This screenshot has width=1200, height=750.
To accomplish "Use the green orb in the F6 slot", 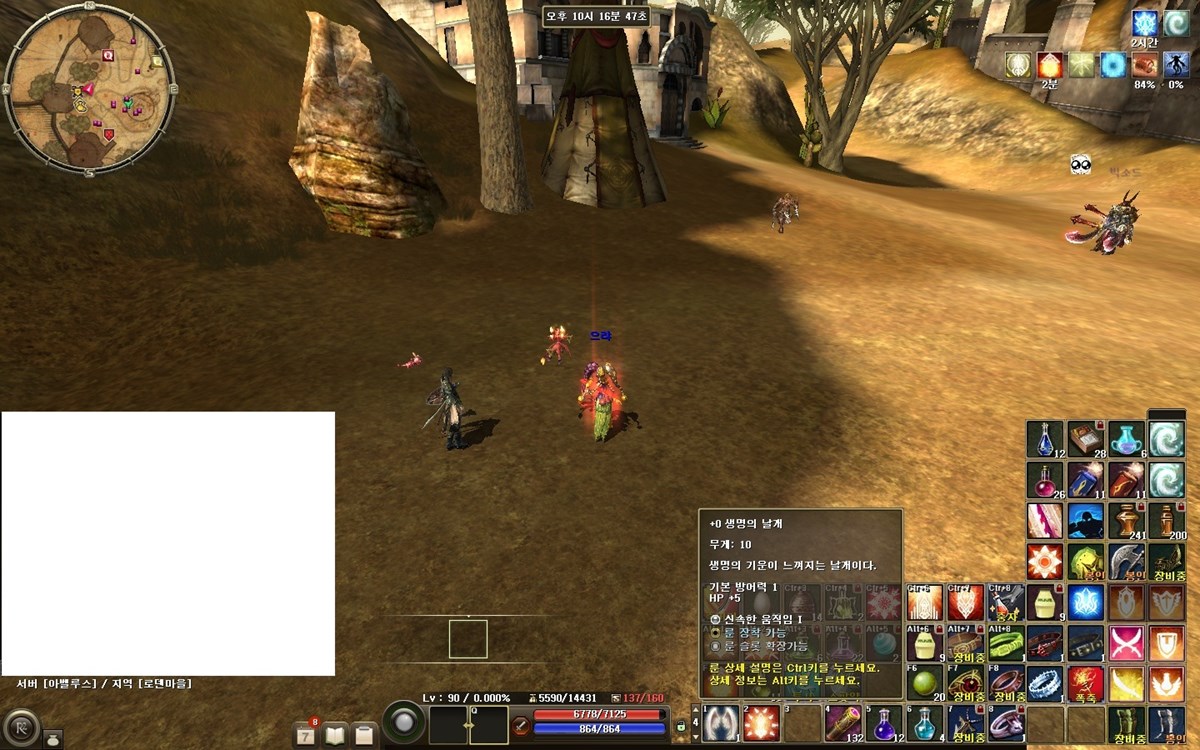I will click(x=925, y=682).
